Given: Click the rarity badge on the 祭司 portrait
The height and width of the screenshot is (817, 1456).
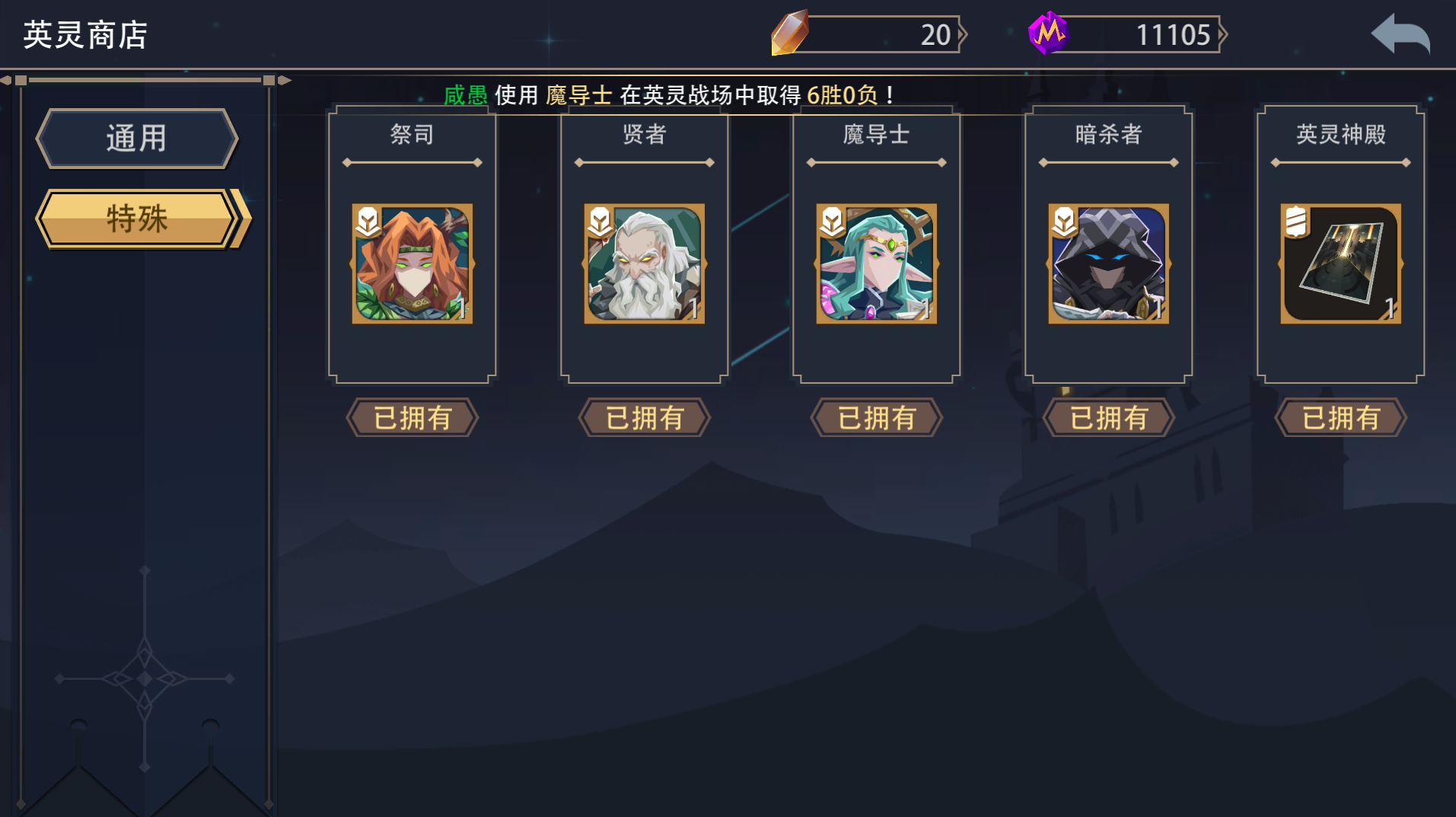Looking at the screenshot, I should pyautogui.click(x=368, y=222).
